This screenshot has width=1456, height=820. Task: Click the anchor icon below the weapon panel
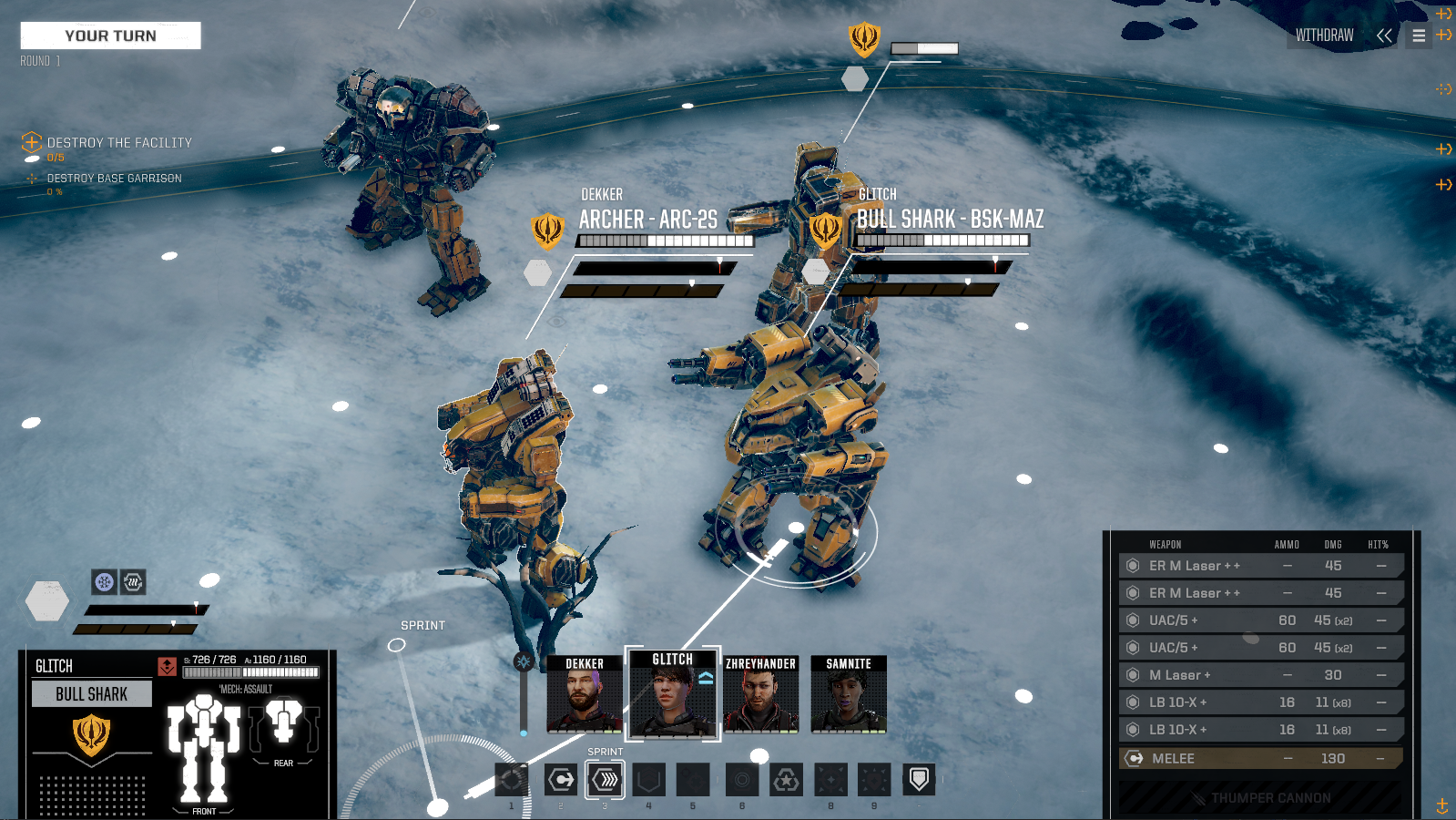click(1443, 805)
